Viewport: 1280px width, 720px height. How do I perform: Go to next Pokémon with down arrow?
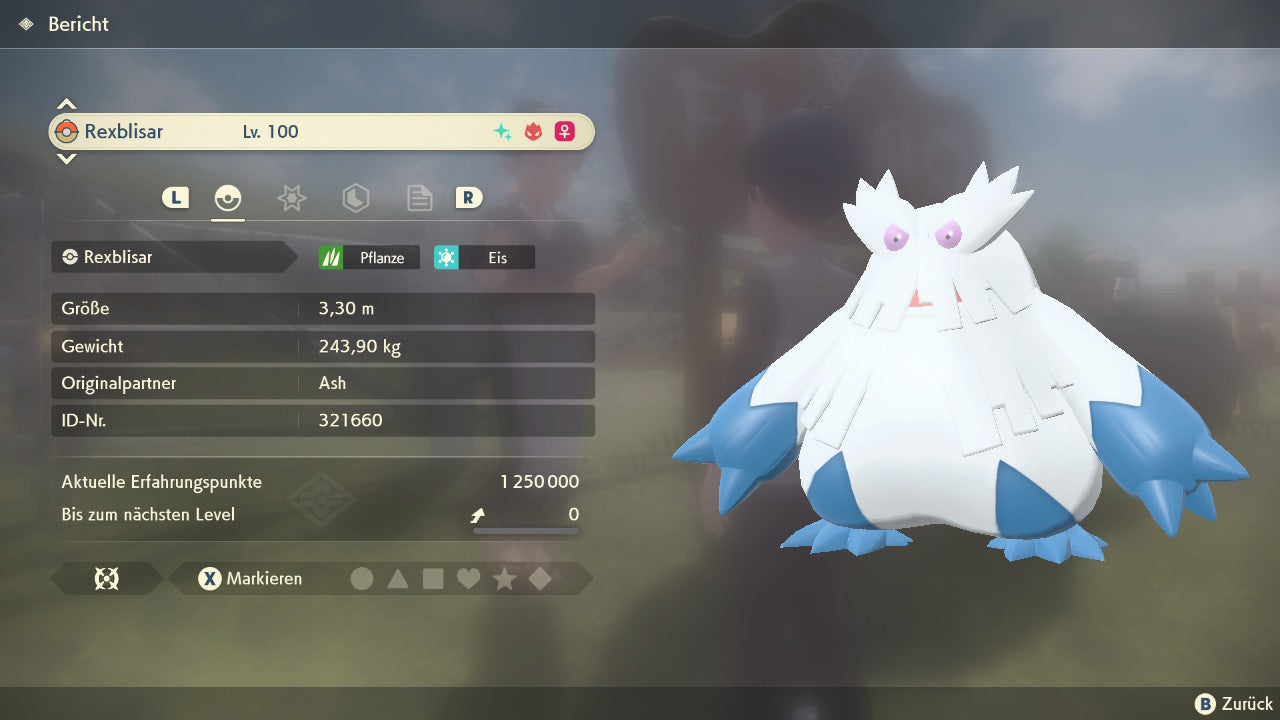[66, 158]
